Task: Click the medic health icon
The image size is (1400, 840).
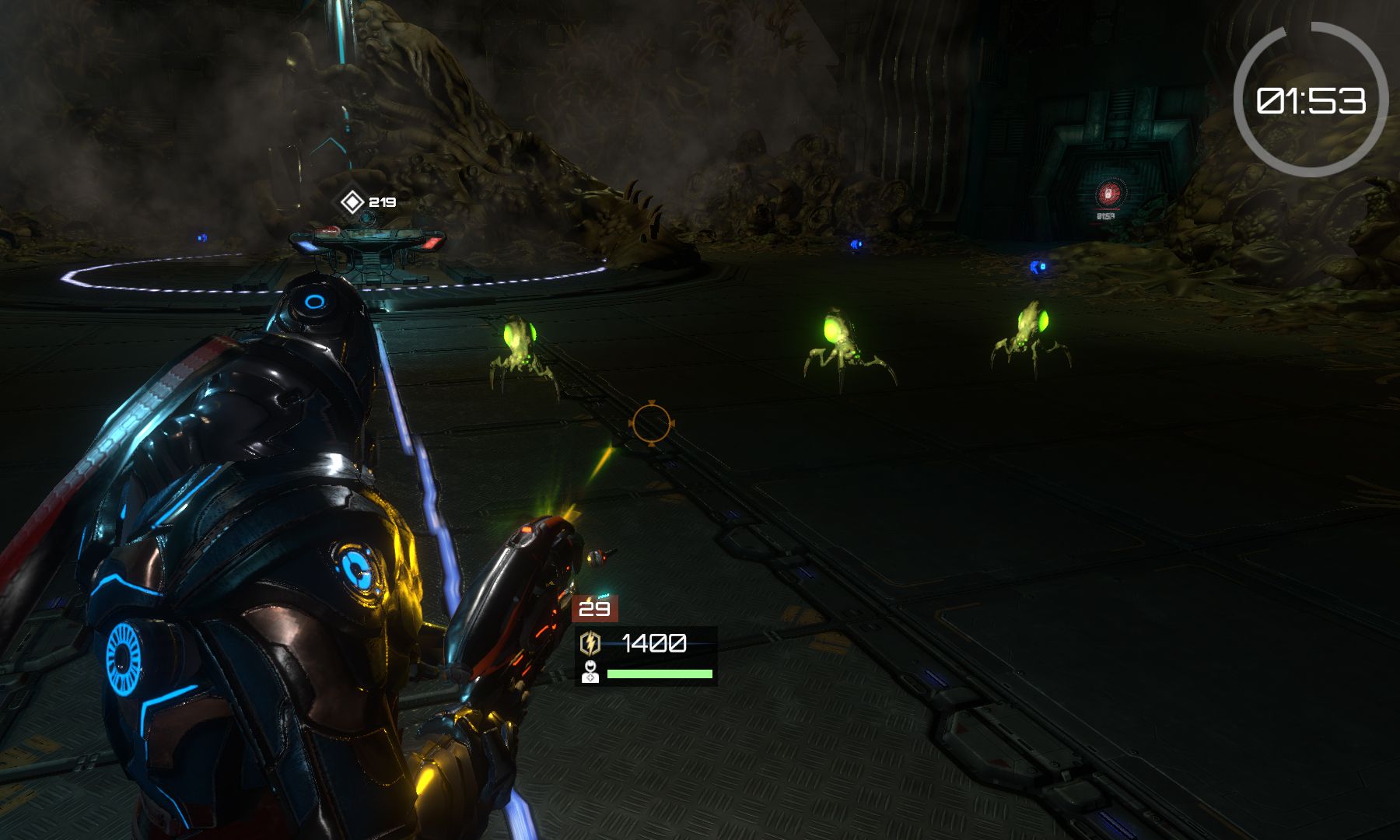Action: click(590, 673)
